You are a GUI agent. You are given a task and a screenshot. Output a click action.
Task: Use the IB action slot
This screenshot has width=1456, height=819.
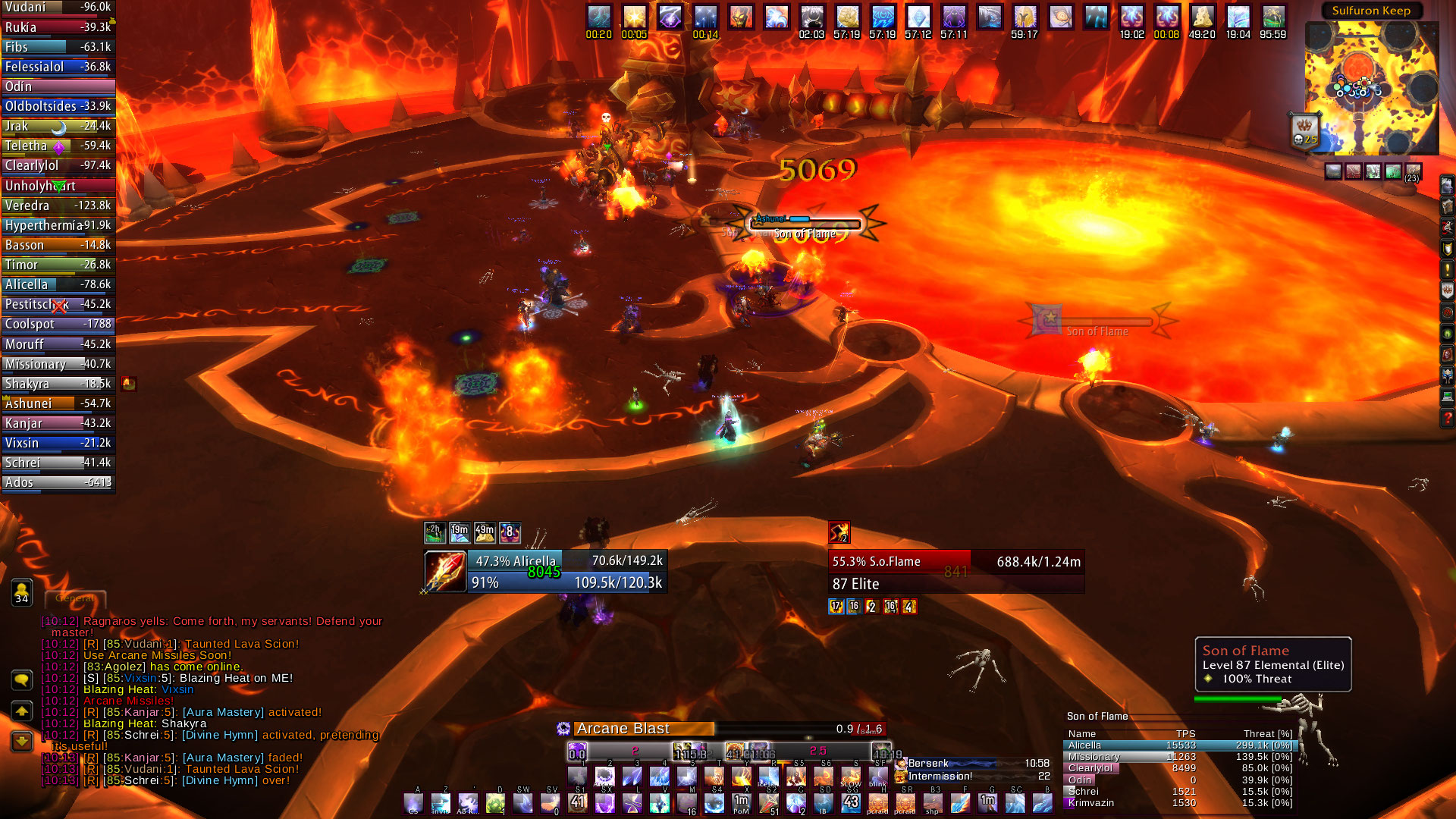click(x=823, y=803)
